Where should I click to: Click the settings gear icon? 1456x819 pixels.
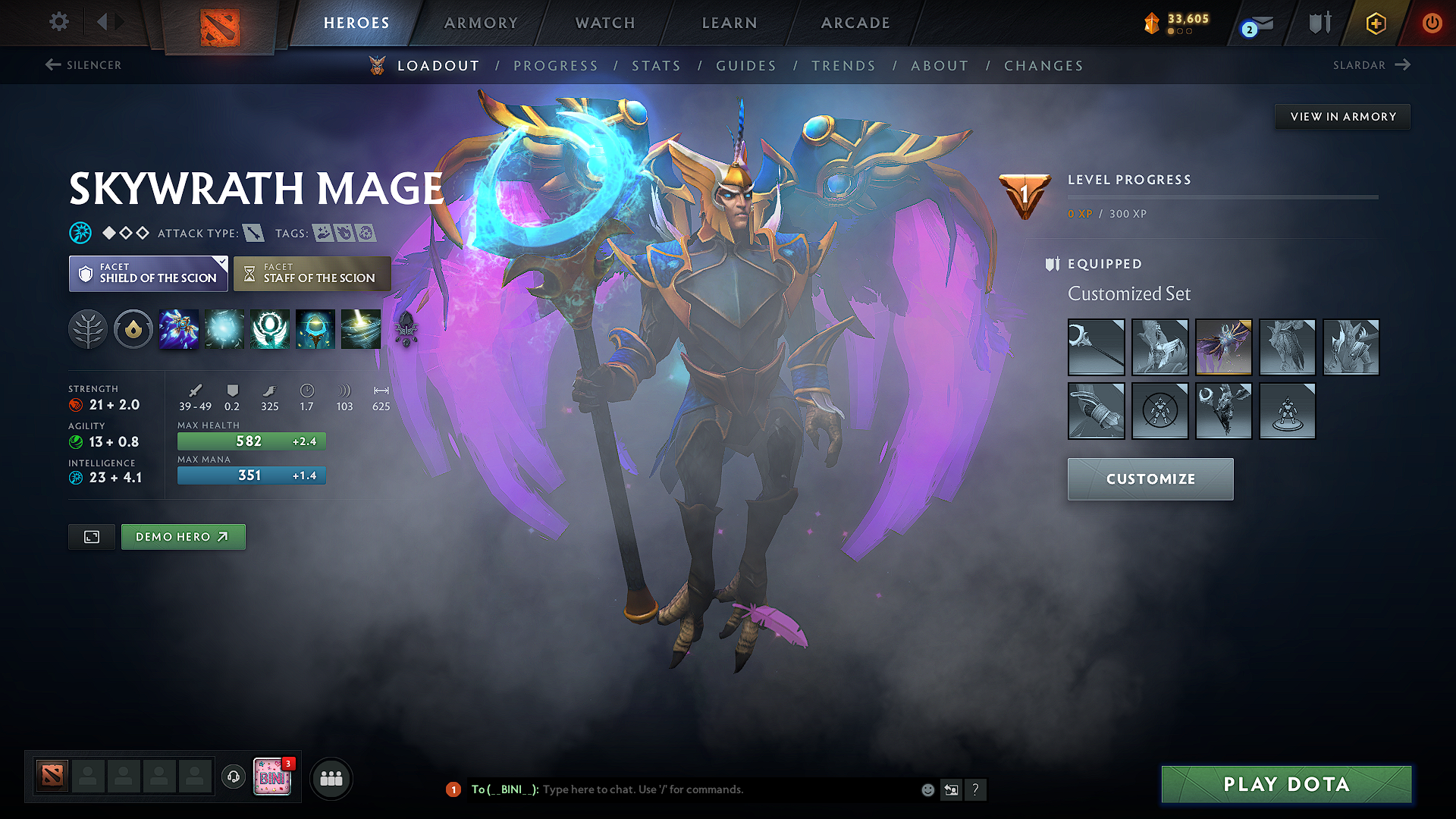(x=58, y=22)
